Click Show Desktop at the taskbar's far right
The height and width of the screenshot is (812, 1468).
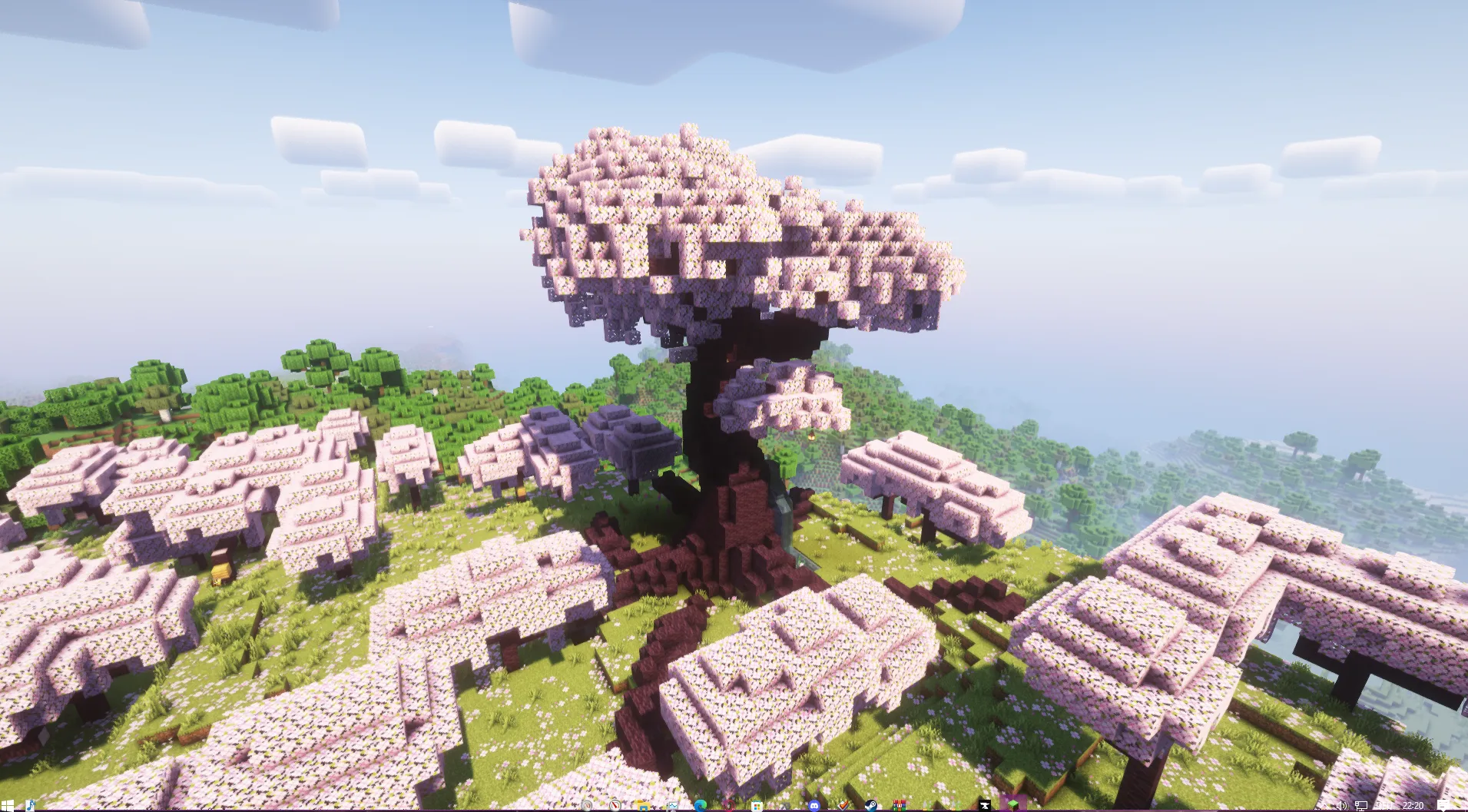[1466, 804]
